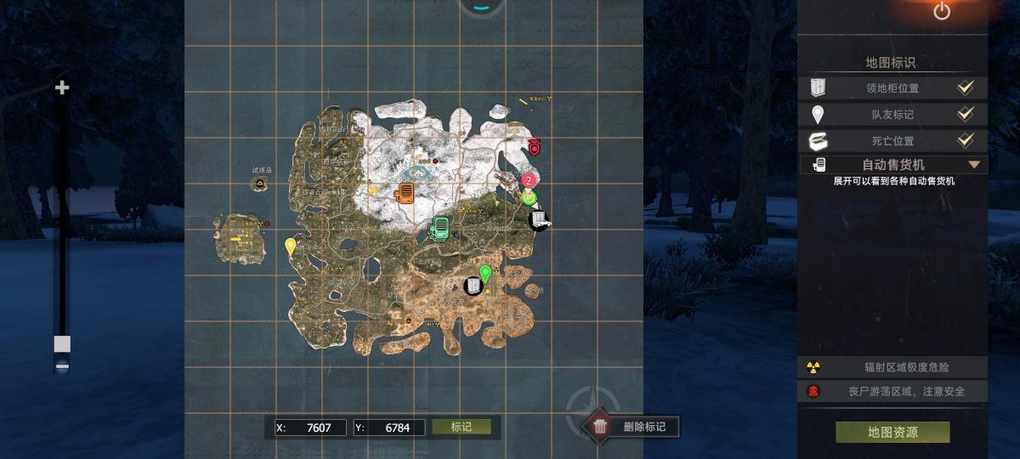
Task: Toggle the 领地柜位置 checkbox
Action: point(965,88)
